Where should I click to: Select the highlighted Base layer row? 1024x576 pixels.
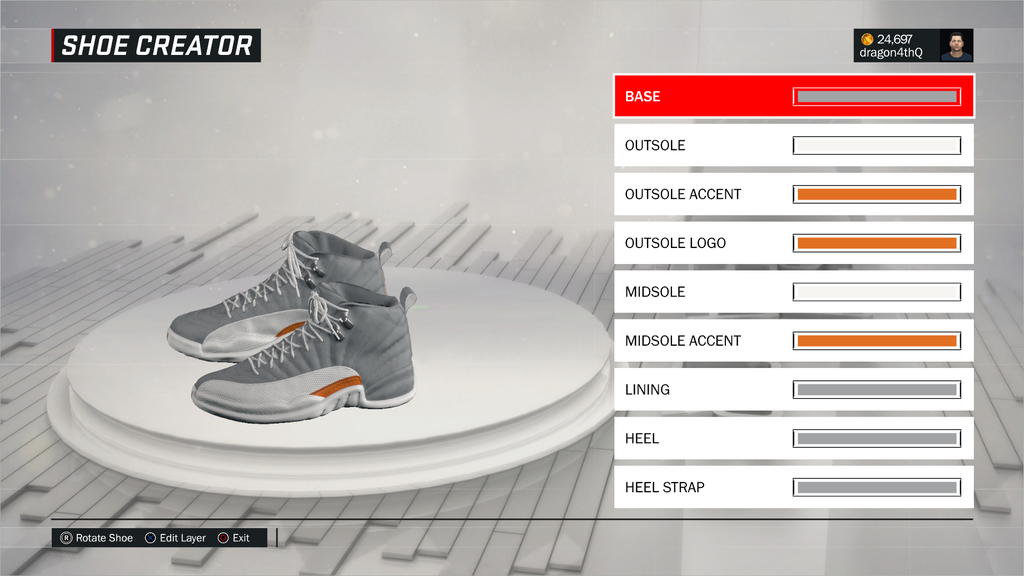793,97
